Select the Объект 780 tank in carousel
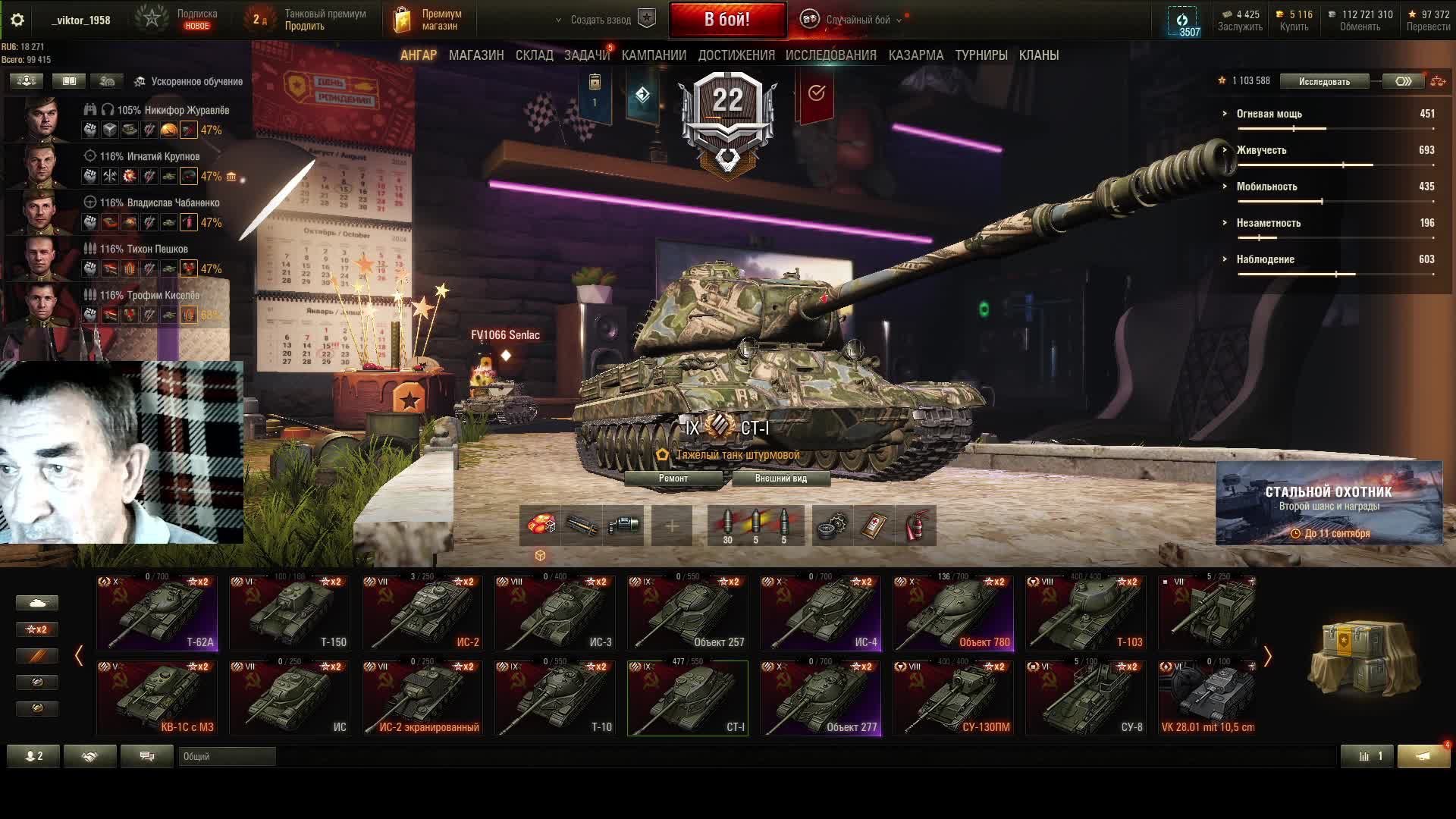The width and height of the screenshot is (1456, 819). click(953, 613)
